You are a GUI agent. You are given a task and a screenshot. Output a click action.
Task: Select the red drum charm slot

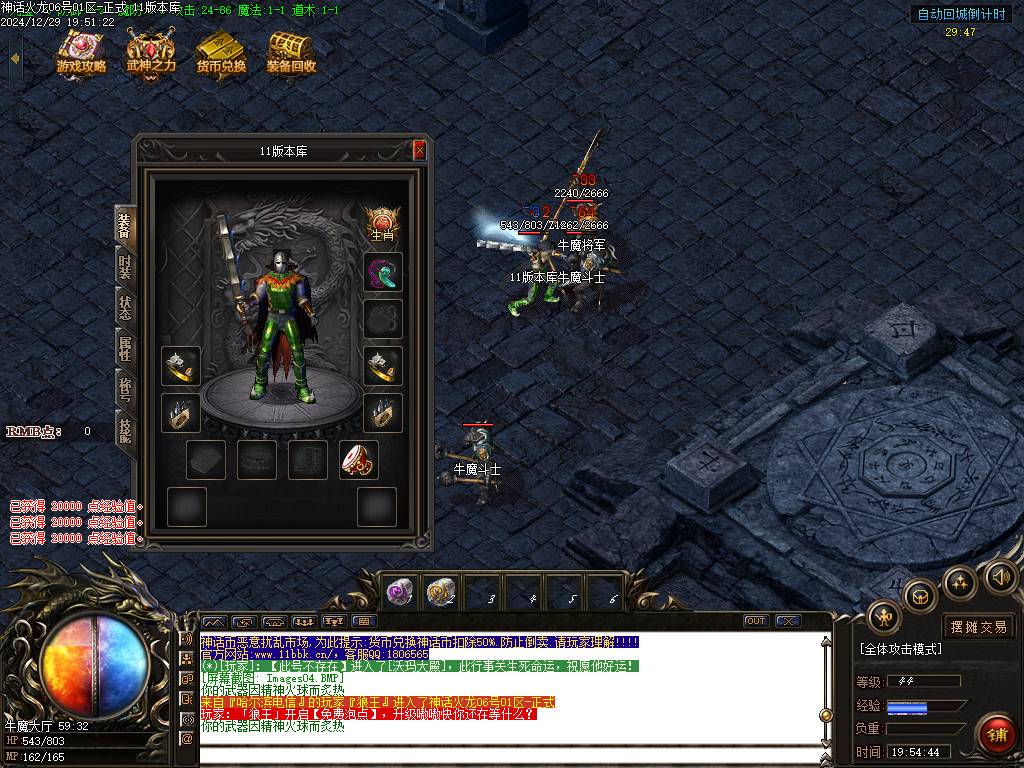click(x=358, y=459)
